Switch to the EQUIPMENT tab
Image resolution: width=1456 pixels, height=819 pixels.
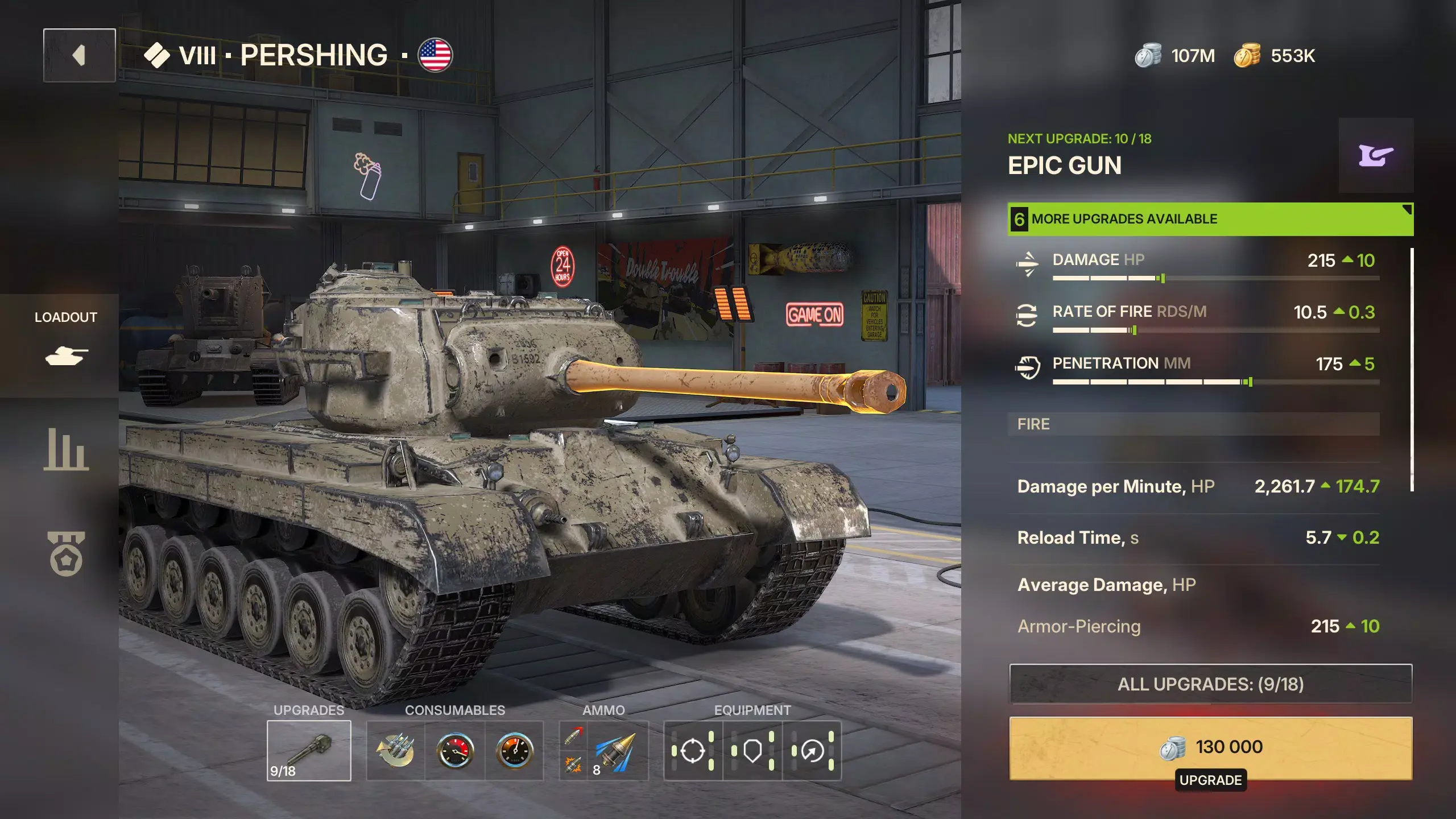(x=751, y=710)
